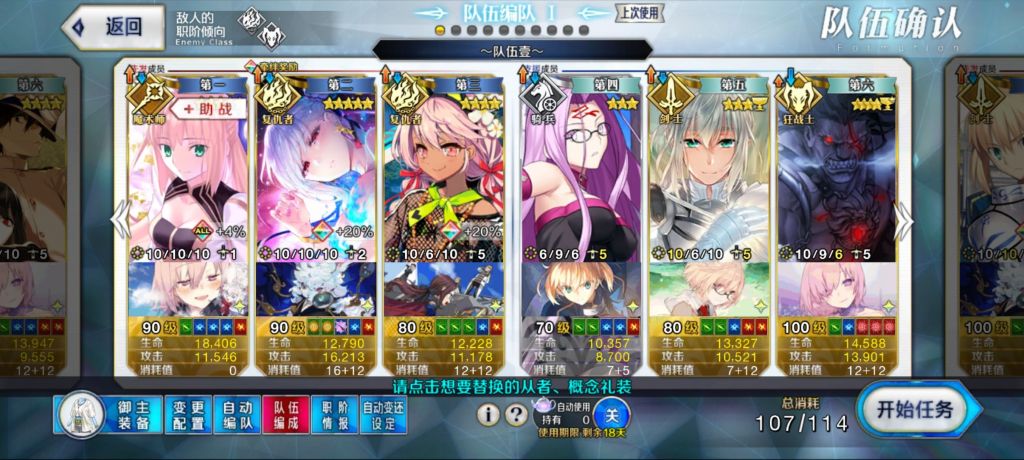
Task: Switch to the previous party with left arrow
Action: pos(121,222)
